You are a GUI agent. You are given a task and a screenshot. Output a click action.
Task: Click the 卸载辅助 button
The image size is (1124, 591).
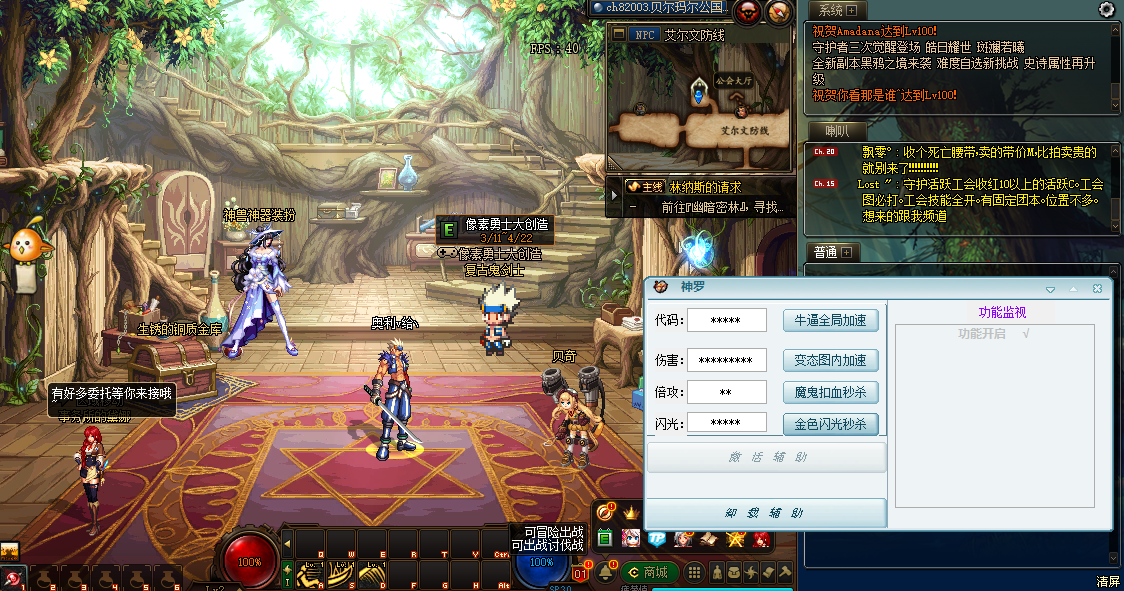tap(766, 513)
